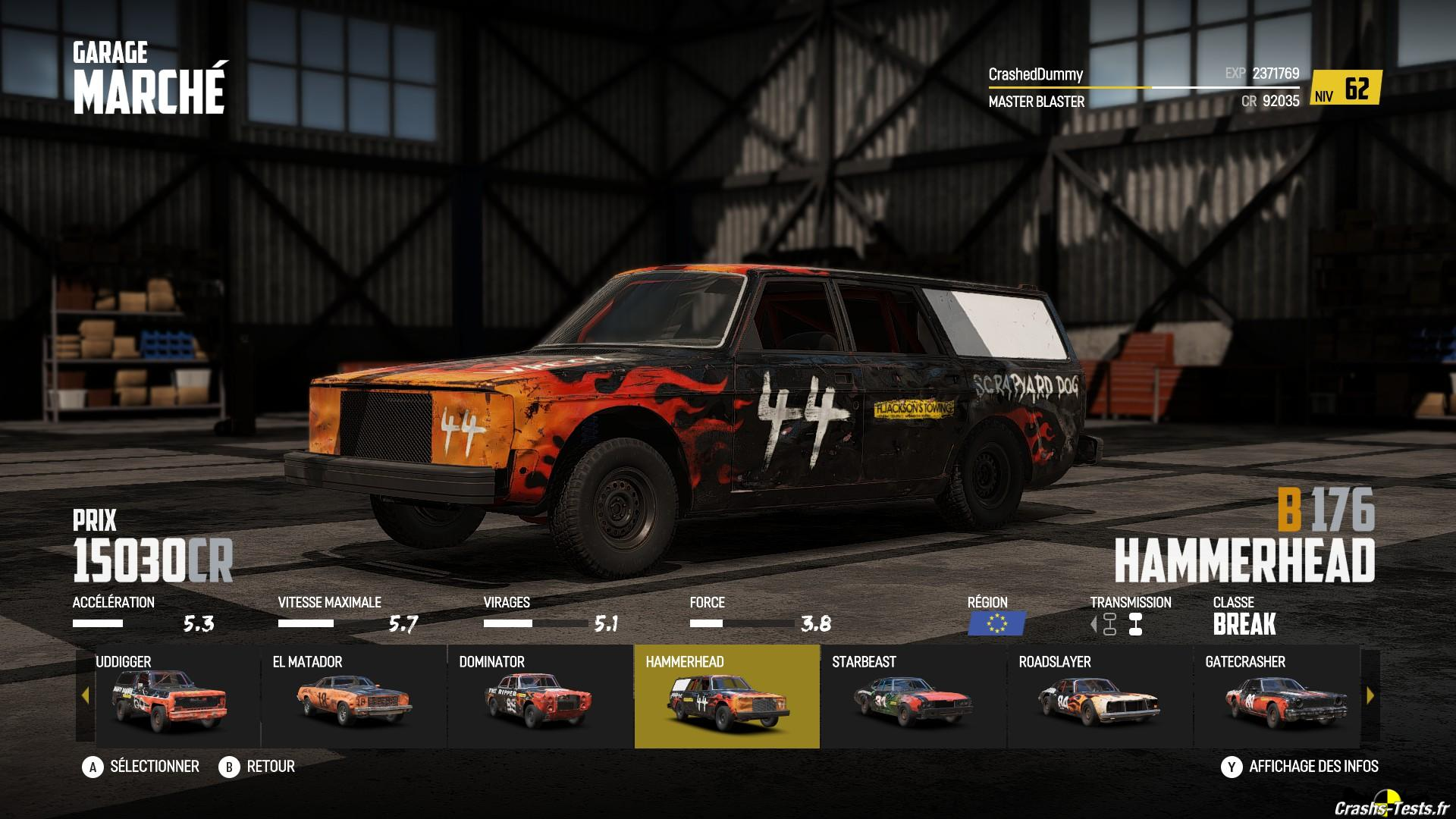Show more cars with right arrow

pyautogui.click(x=1370, y=695)
